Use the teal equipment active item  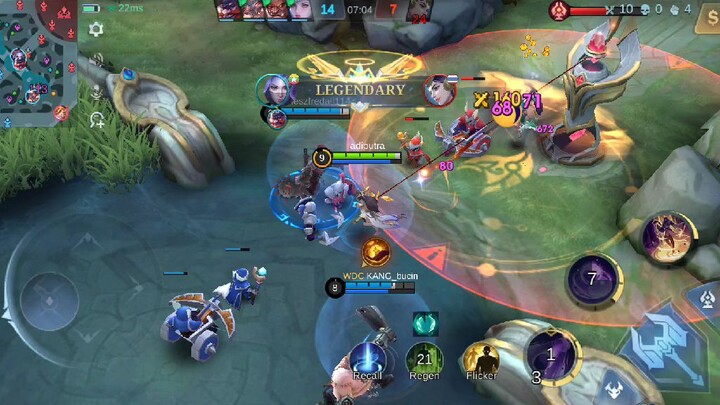[425, 322]
